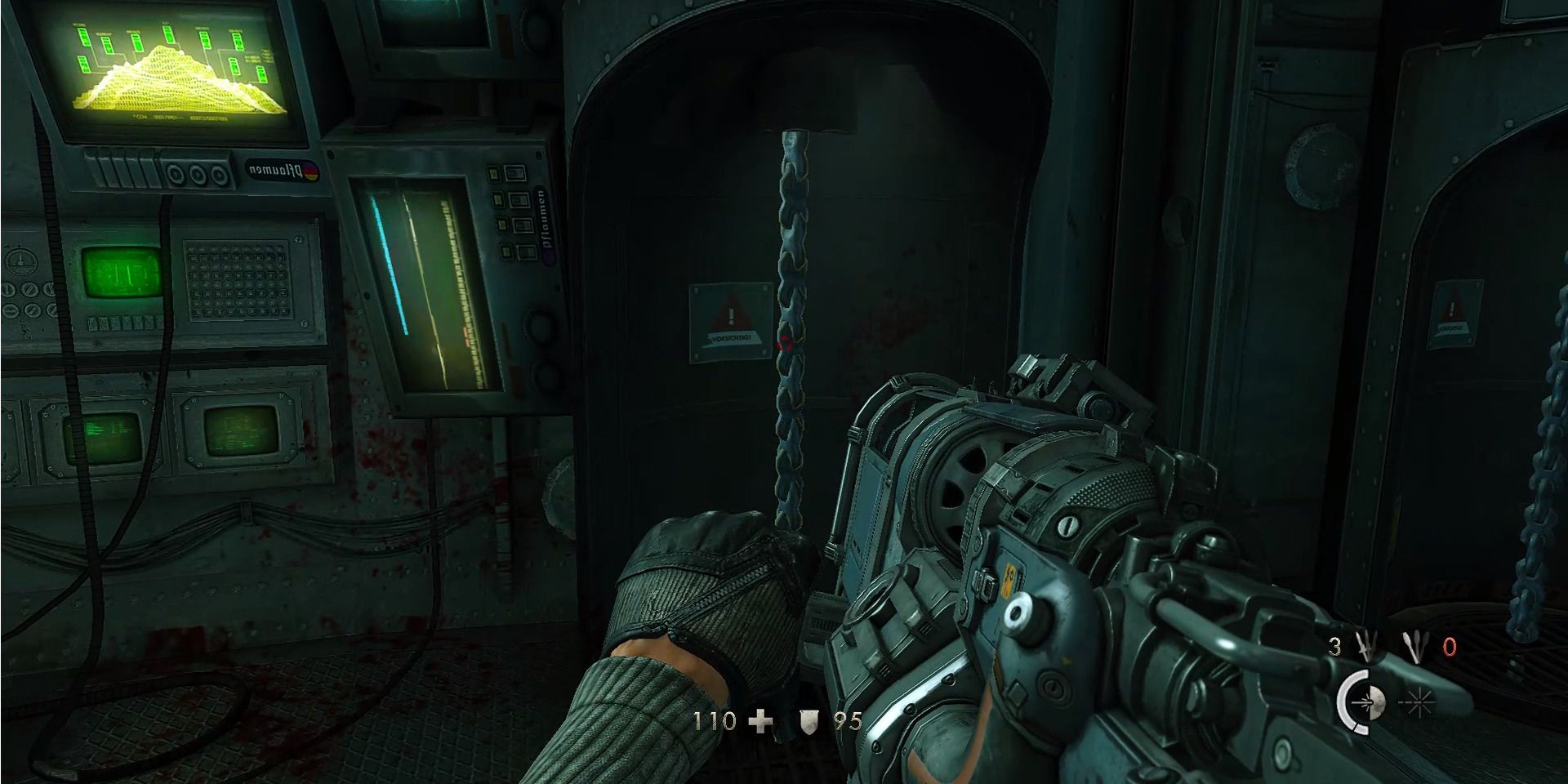Viewport: 1568px width, 784px height.
Task: Click the armor shield icon beside 95
Action: coord(809,722)
